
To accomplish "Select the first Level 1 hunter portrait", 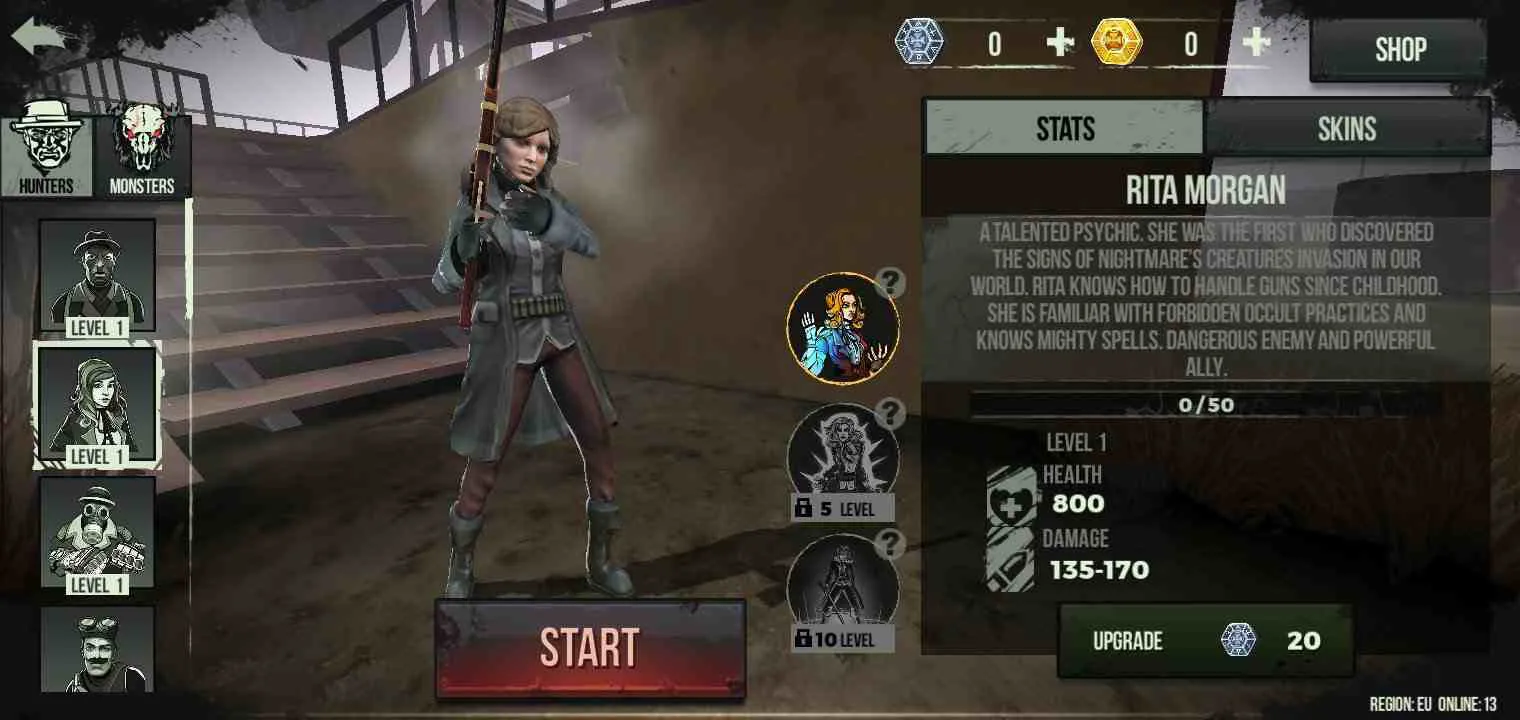I will click(x=97, y=275).
